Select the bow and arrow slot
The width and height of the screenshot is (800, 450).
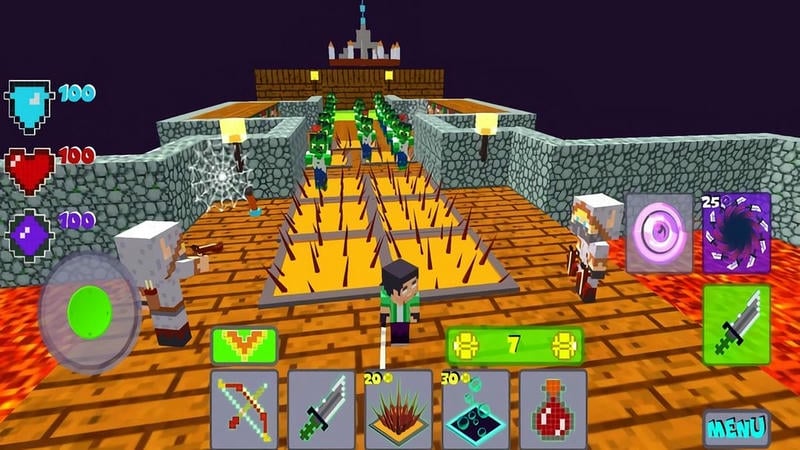(245, 409)
